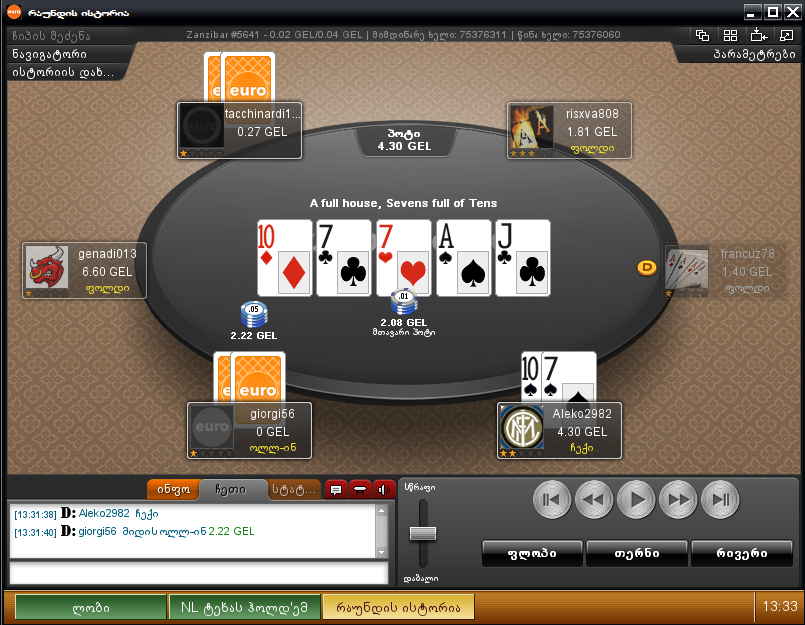Viewport: 805px width, 625px height.
Task: Select Aleko2982's player panel
Action: pos(560,432)
